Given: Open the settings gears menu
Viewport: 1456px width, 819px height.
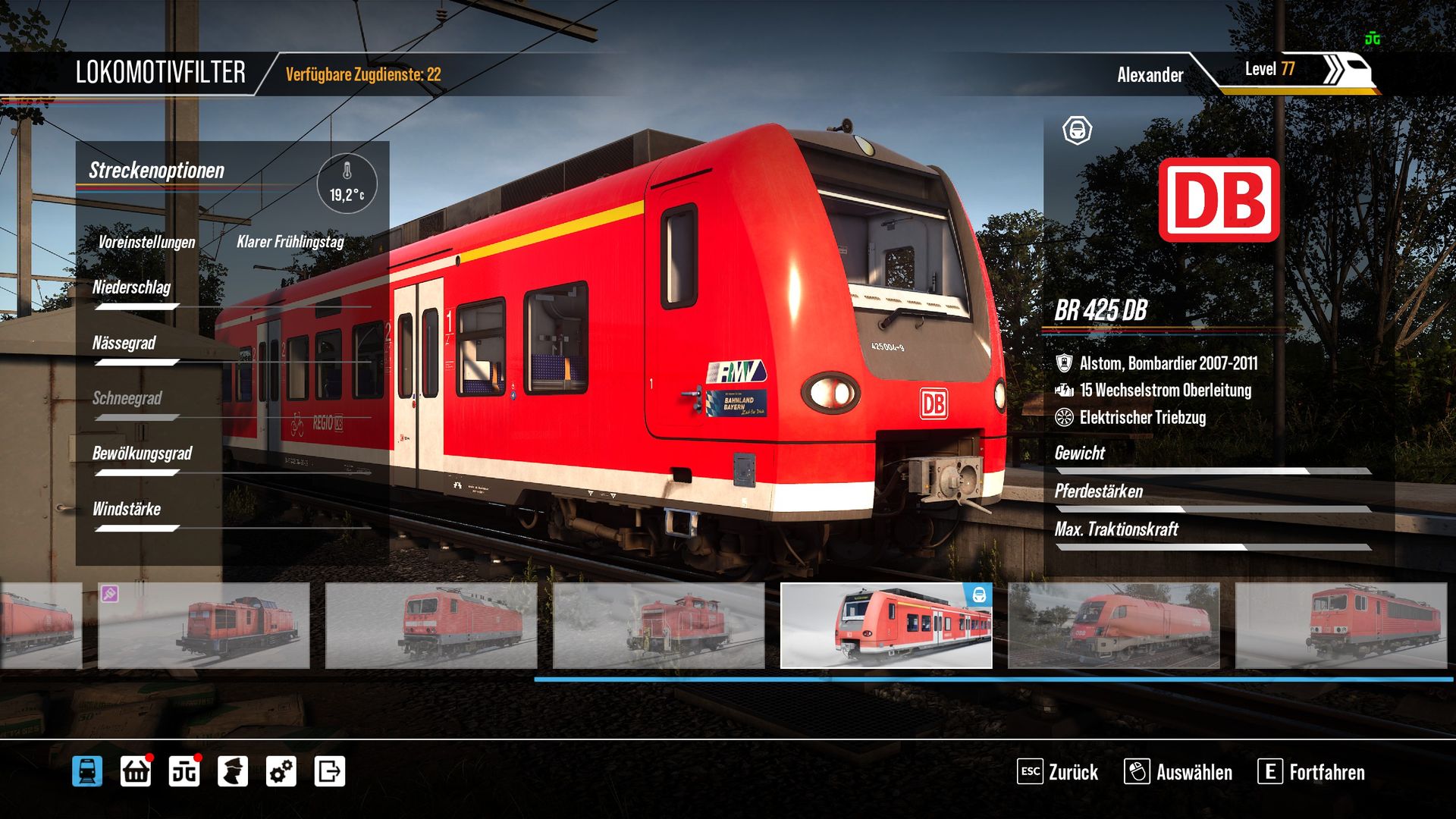Looking at the screenshot, I should [281, 771].
